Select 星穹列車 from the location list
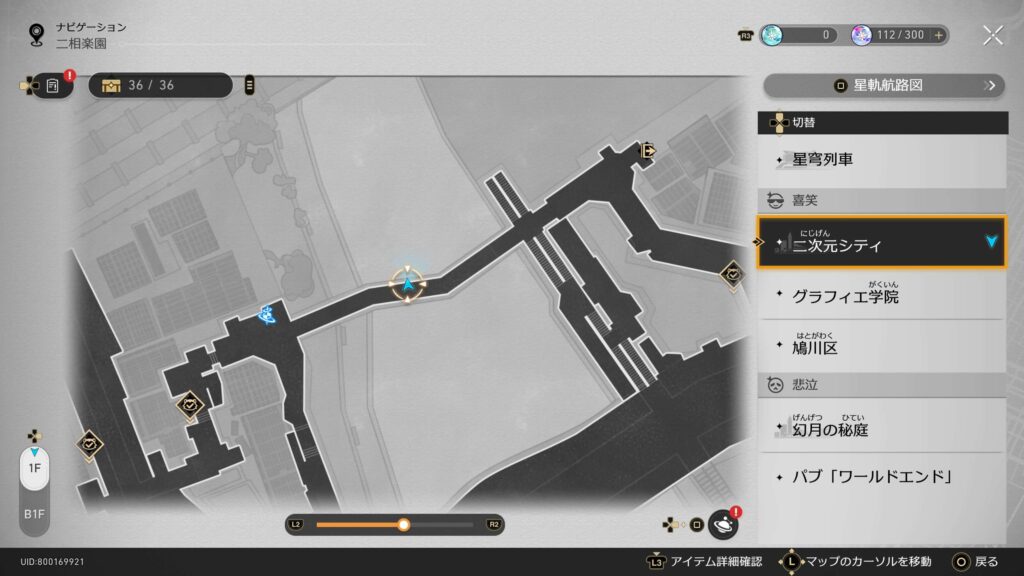The image size is (1024, 576). (881, 159)
